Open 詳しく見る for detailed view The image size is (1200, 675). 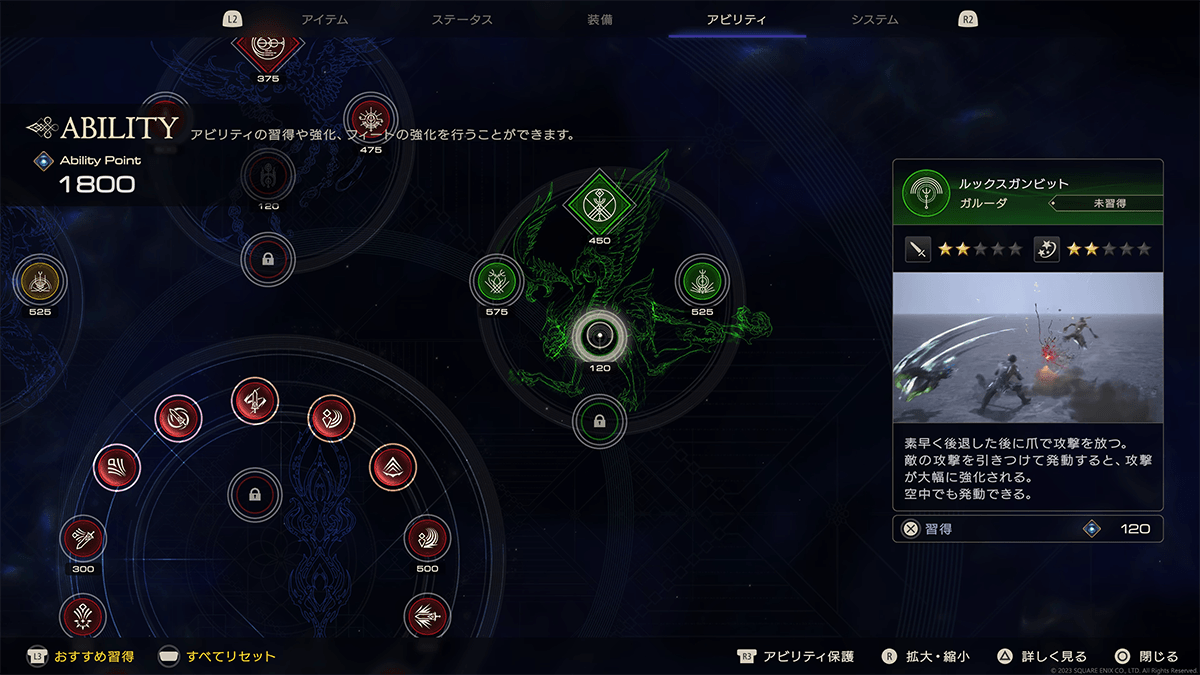point(1043,657)
